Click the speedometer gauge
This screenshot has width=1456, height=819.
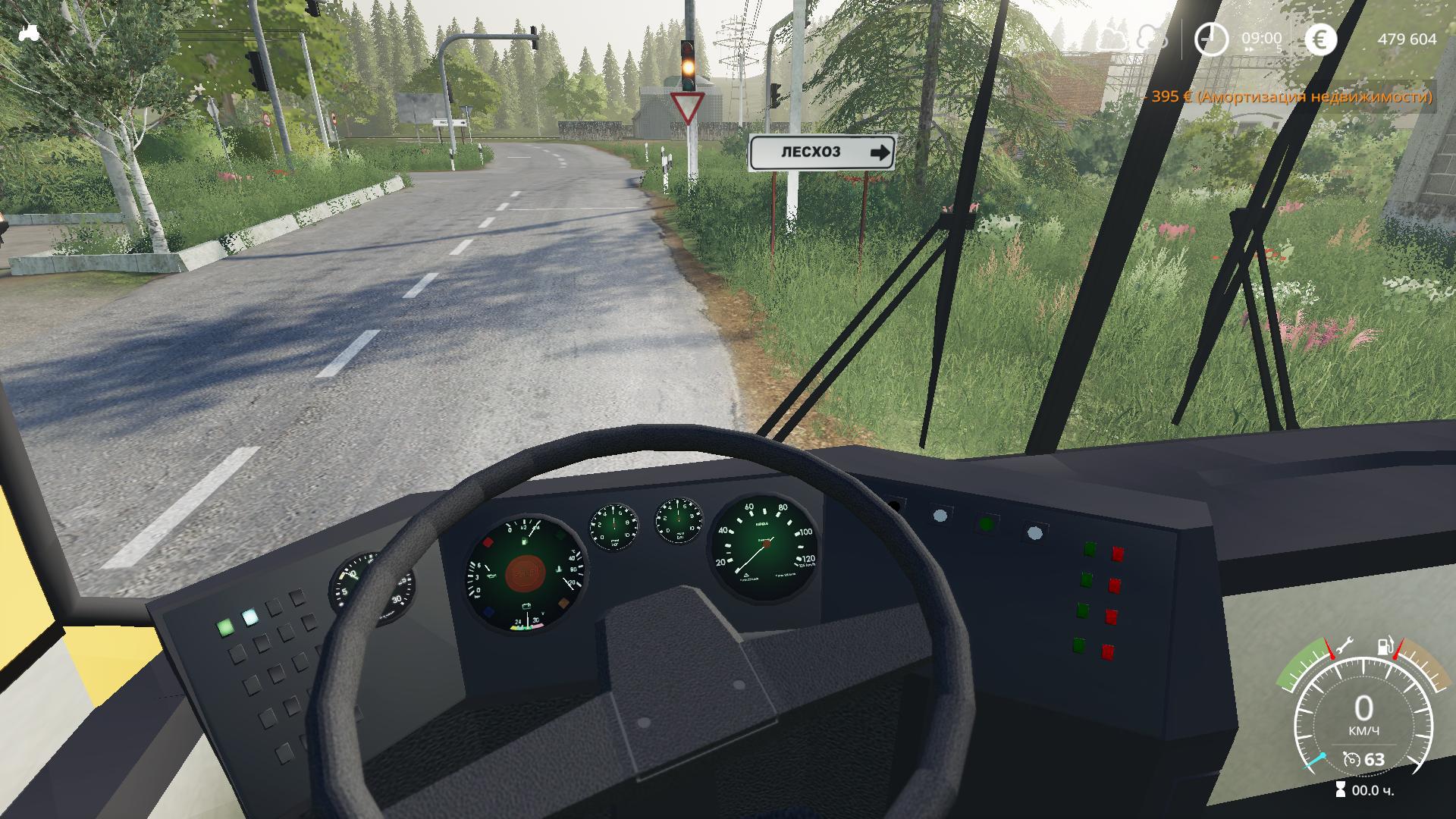[1363, 713]
